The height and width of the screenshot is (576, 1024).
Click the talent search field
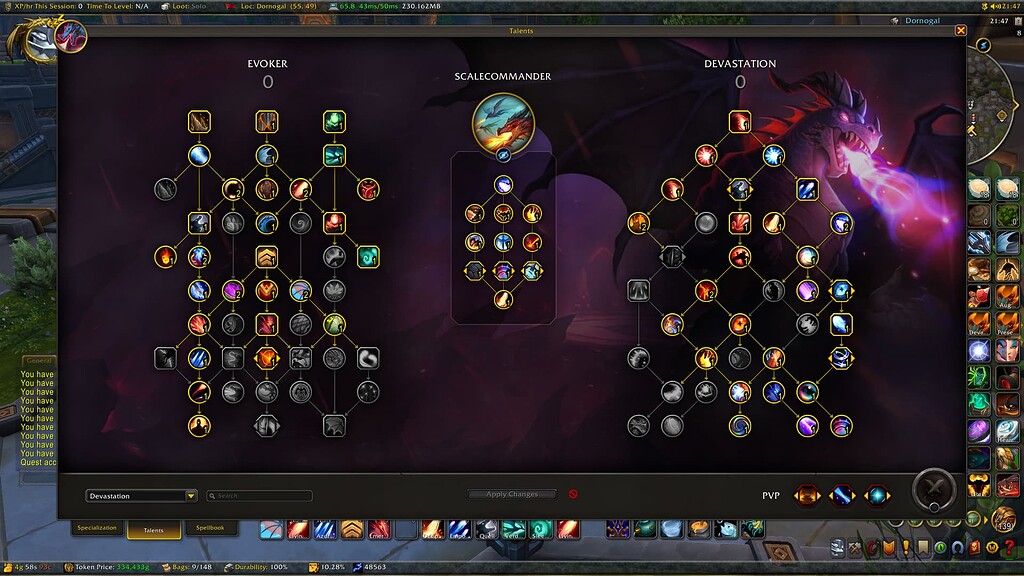(x=260, y=496)
